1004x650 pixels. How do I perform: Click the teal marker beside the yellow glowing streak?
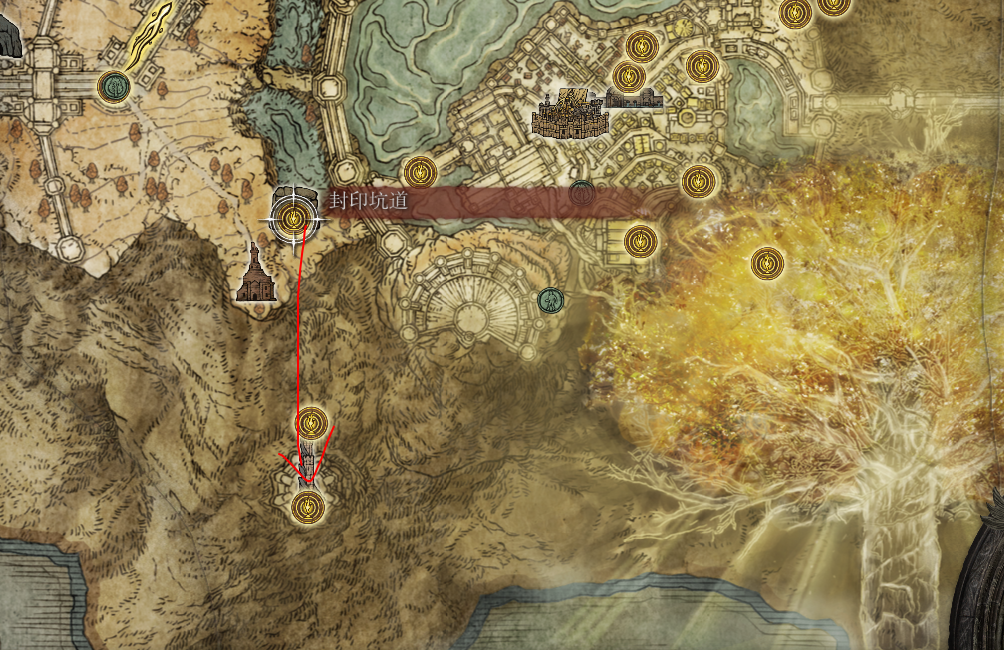click(116, 85)
